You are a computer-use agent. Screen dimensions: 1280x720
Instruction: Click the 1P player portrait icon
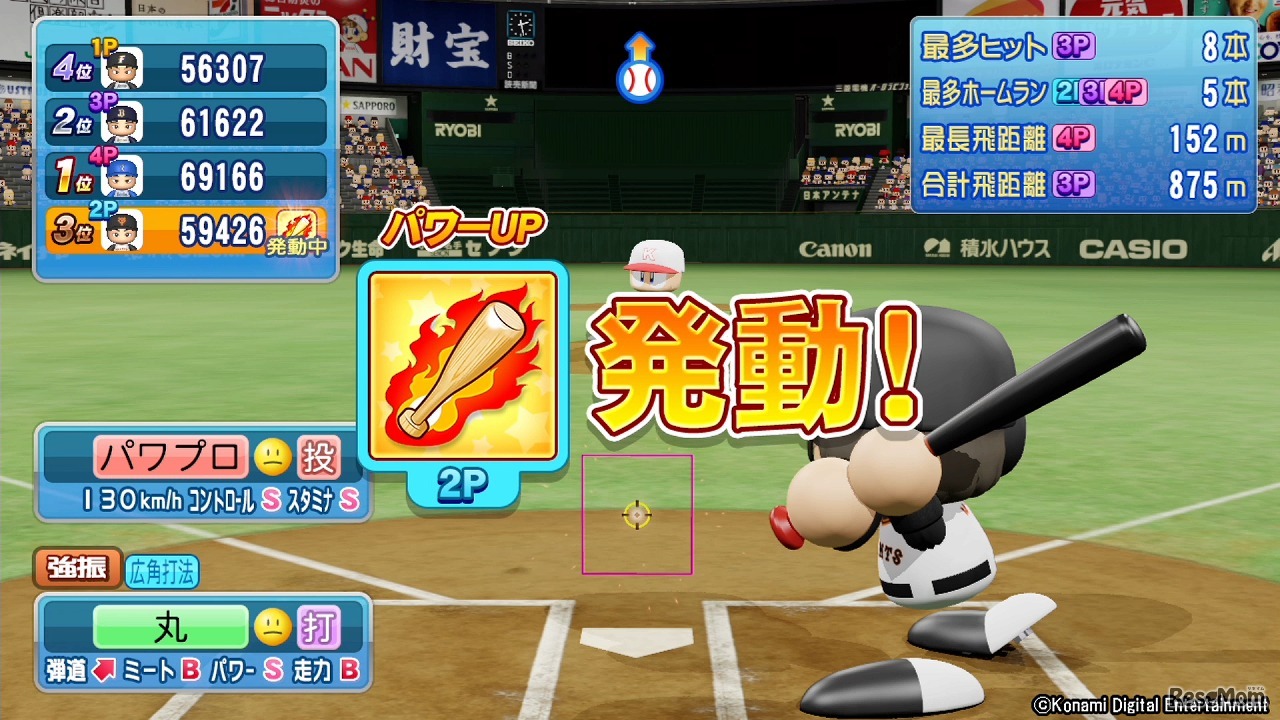pos(123,66)
